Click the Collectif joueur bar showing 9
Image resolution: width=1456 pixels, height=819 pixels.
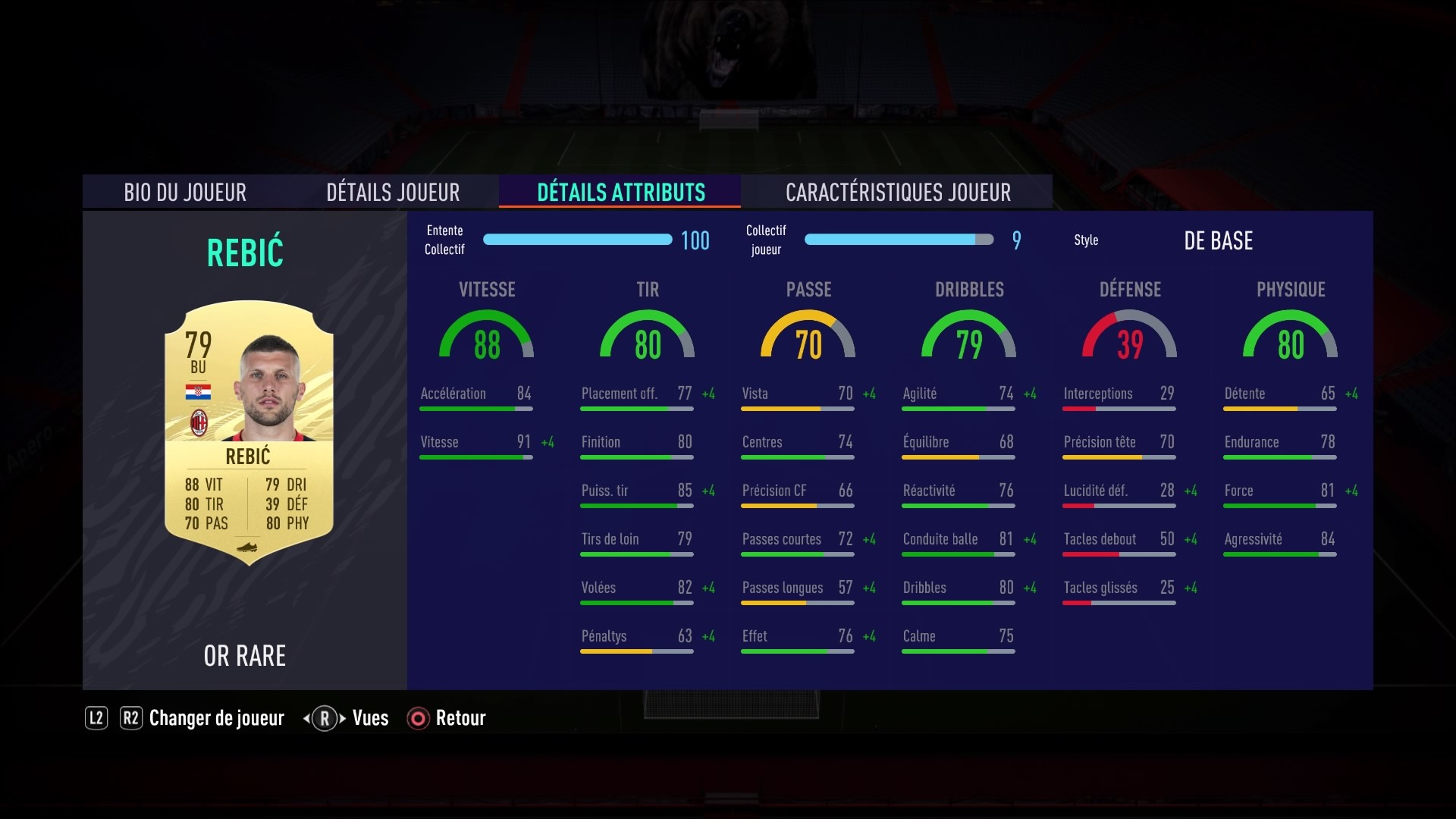(x=899, y=240)
